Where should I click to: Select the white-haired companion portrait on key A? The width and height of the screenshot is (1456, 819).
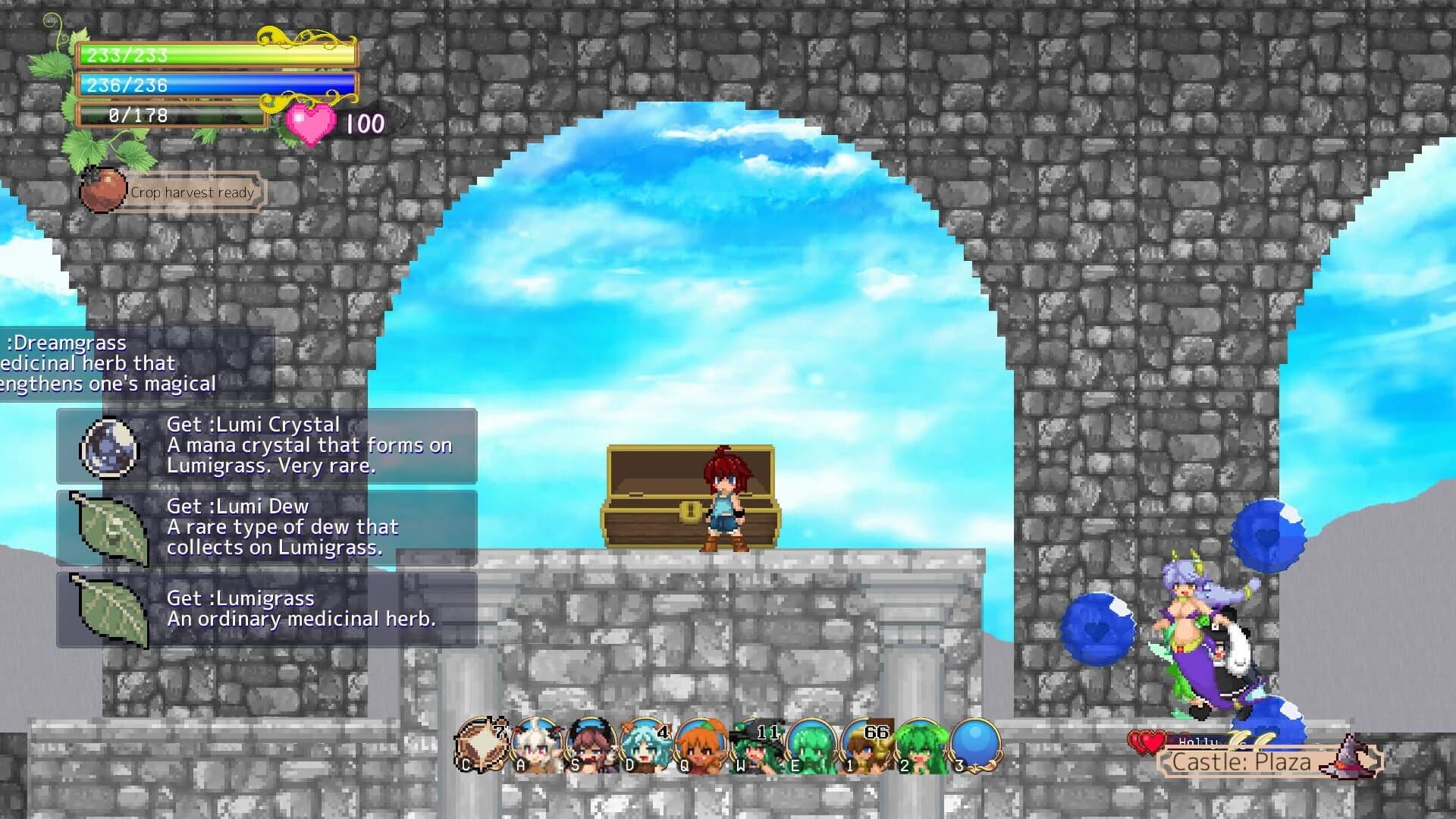coord(538,739)
